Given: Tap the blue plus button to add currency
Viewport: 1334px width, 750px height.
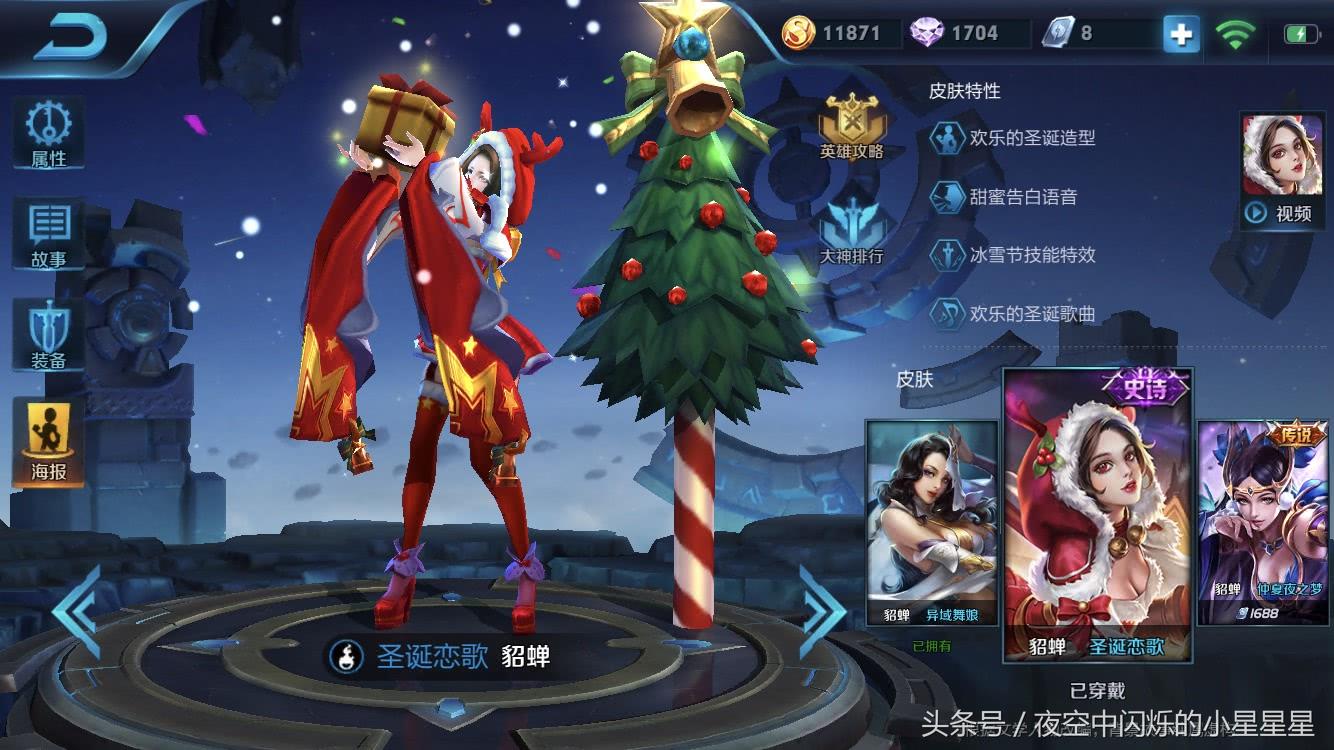Looking at the screenshot, I should pyautogui.click(x=1181, y=35).
